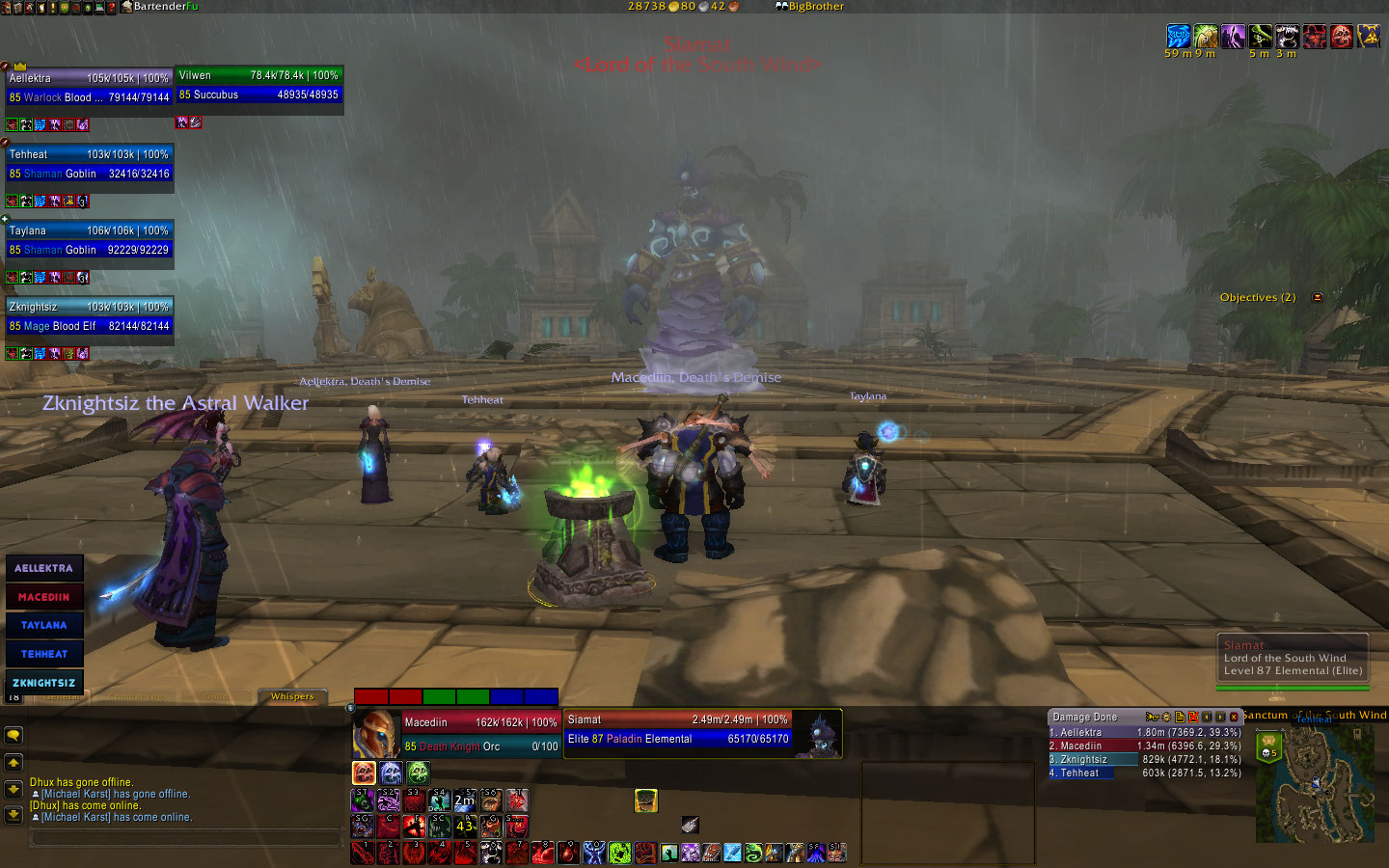Close the Damage Done meter window
This screenshot has height=868, width=1389.
pyautogui.click(x=1234, y=718)
